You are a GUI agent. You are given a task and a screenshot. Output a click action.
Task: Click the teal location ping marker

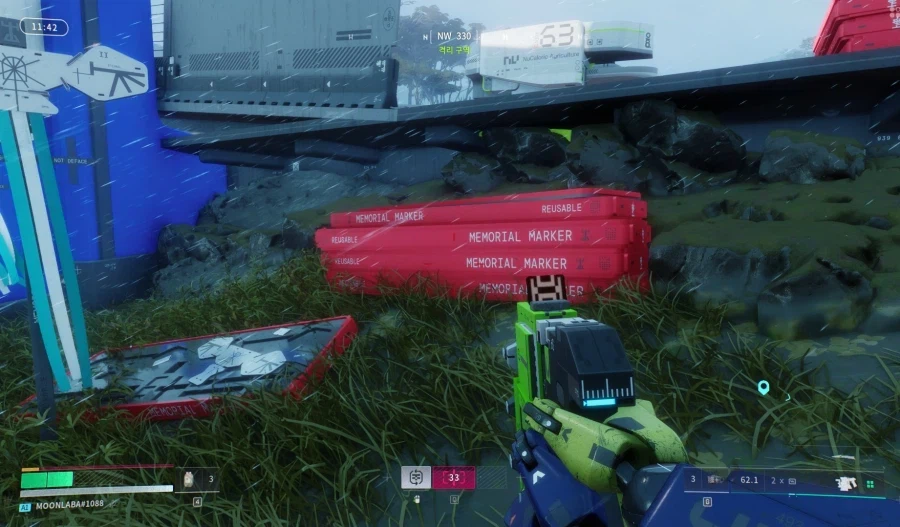pyautogui.click(x=764, y=387)
